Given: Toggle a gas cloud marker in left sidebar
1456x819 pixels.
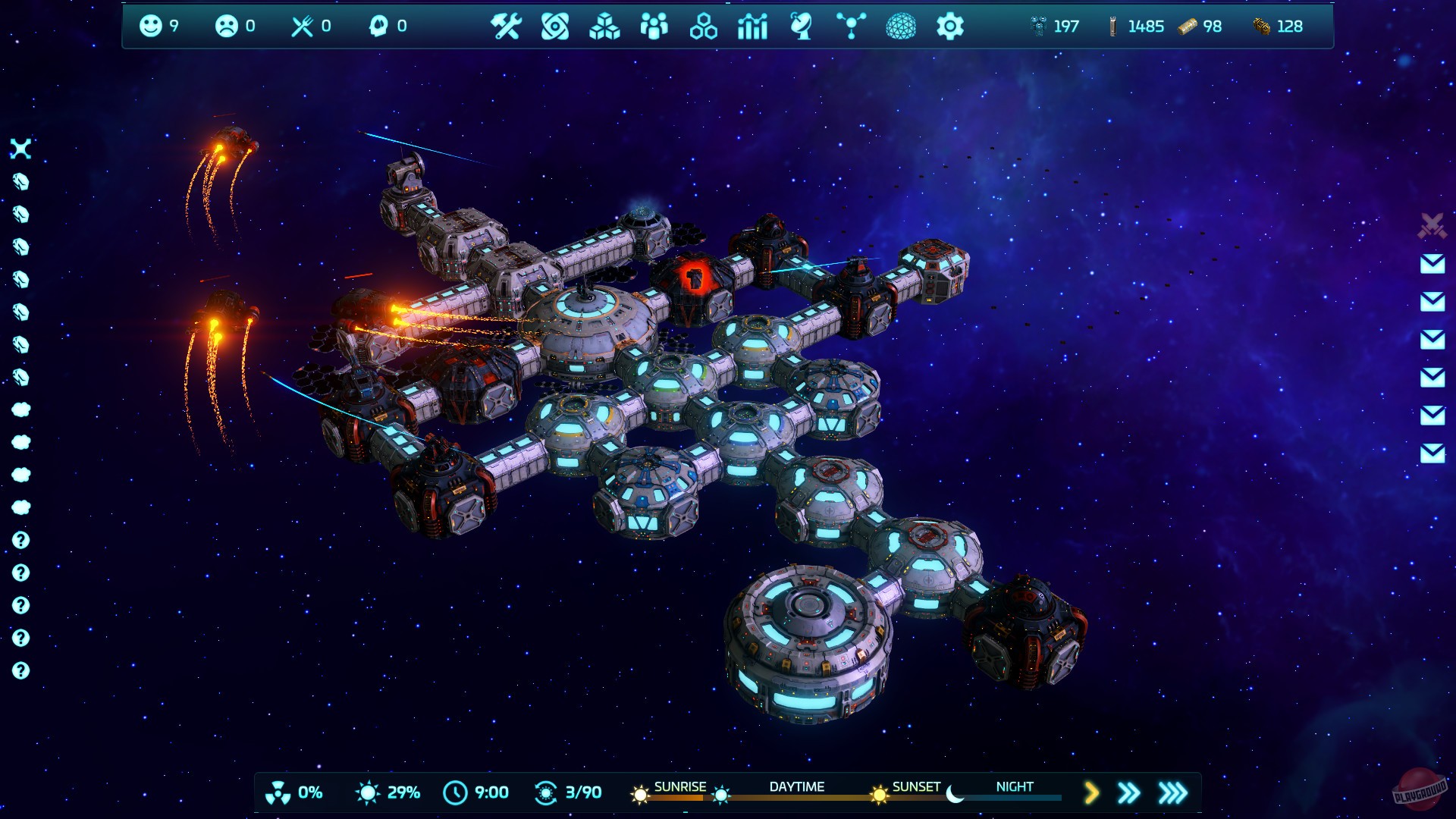Looking at the screenshot, I should pyautogui.click(x=21, y=409).
